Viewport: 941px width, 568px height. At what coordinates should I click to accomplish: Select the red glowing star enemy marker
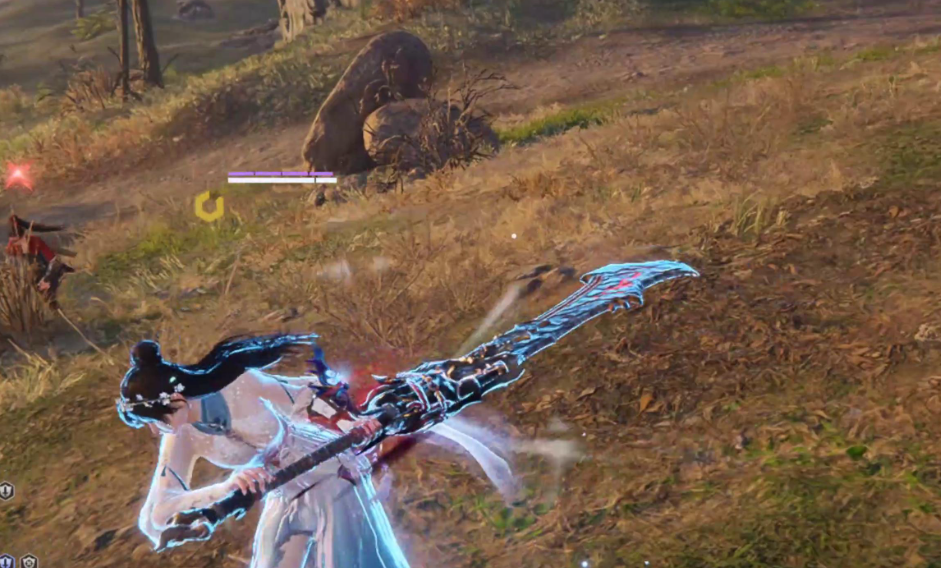coord(17,176)
